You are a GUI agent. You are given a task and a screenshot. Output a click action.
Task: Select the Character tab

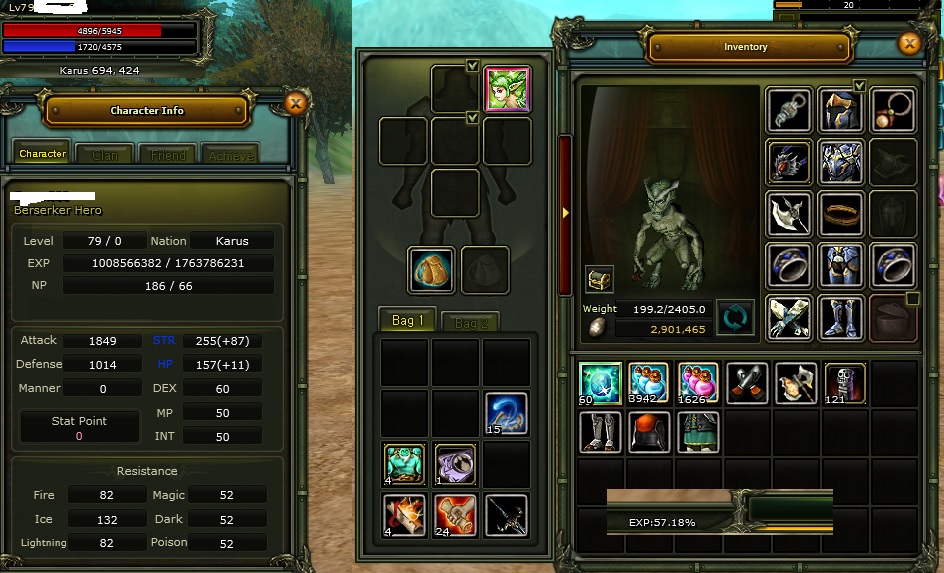(x=43, y=154)
